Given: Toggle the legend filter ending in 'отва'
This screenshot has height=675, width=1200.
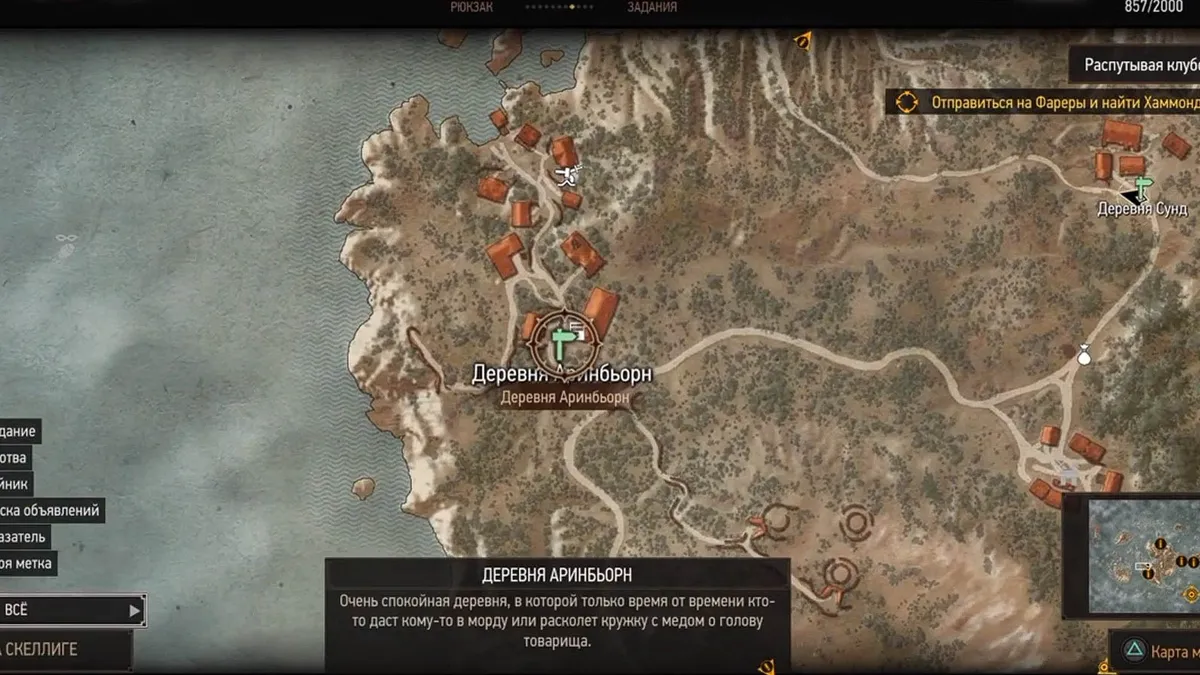Looking at the screenshot, I should pos(15,459).
